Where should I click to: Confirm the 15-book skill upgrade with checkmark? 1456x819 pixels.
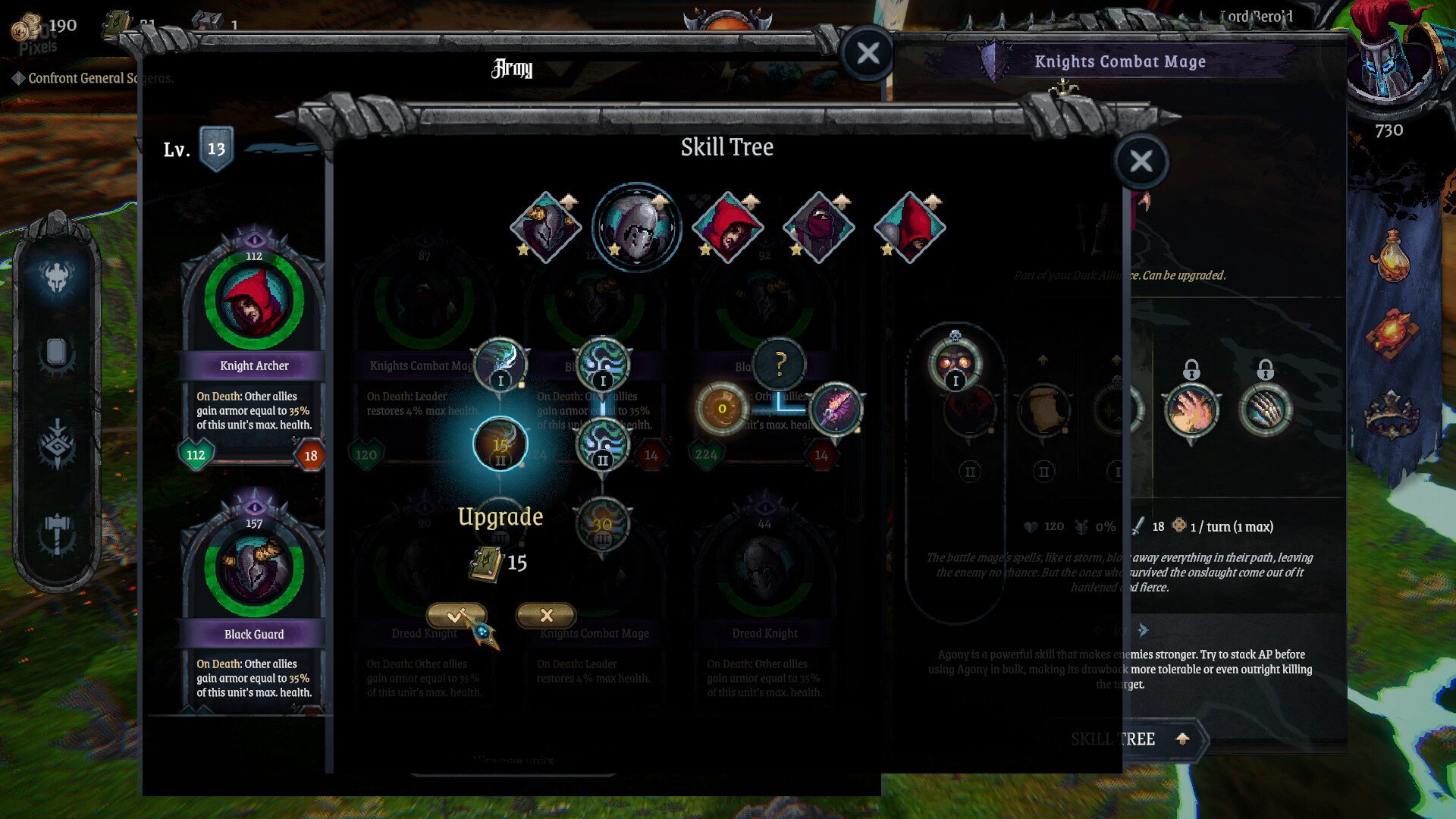point(456,615)
